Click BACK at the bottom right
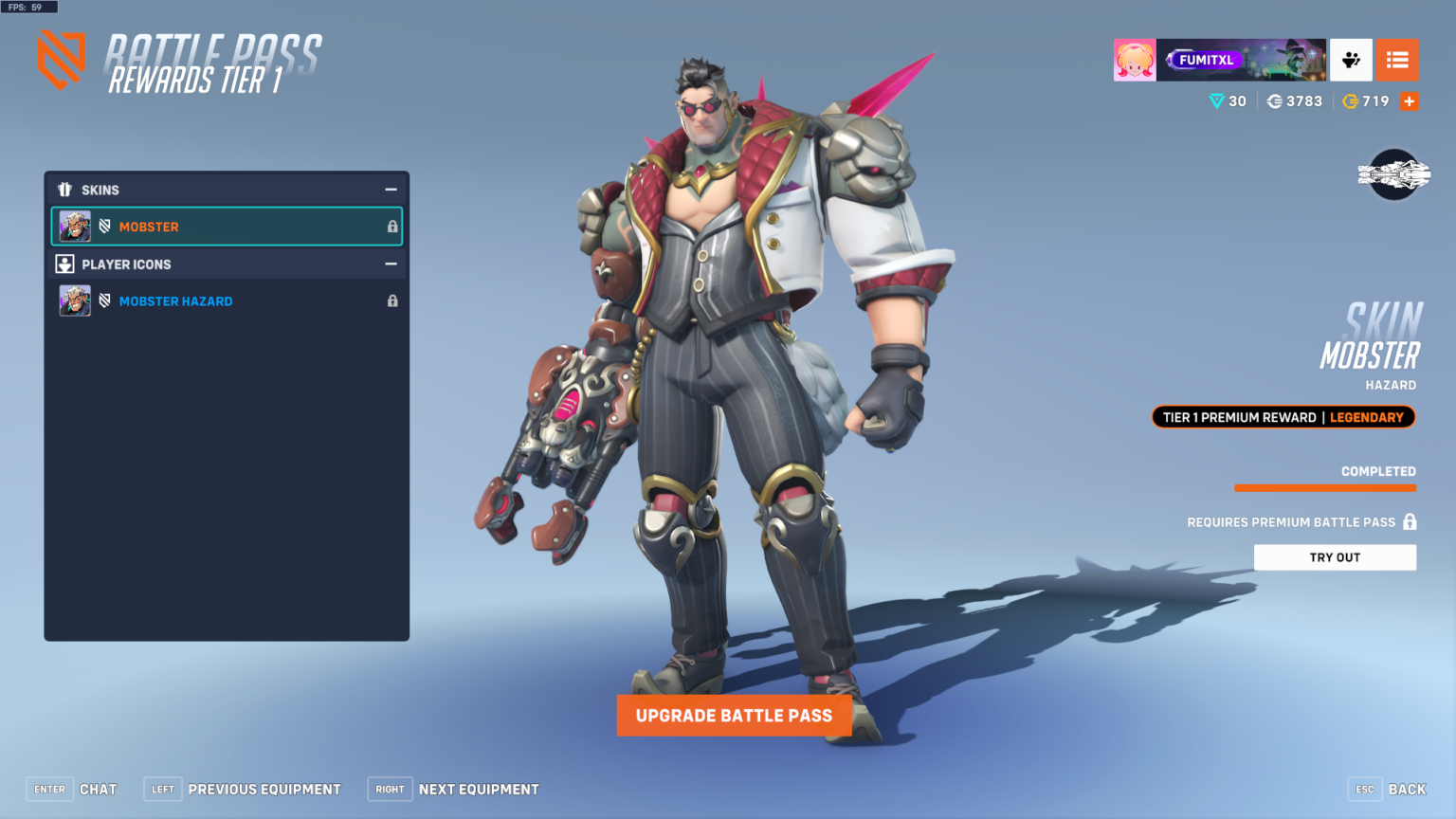The width and height of the screenshot is (1456, 819). pos(1408,789)
